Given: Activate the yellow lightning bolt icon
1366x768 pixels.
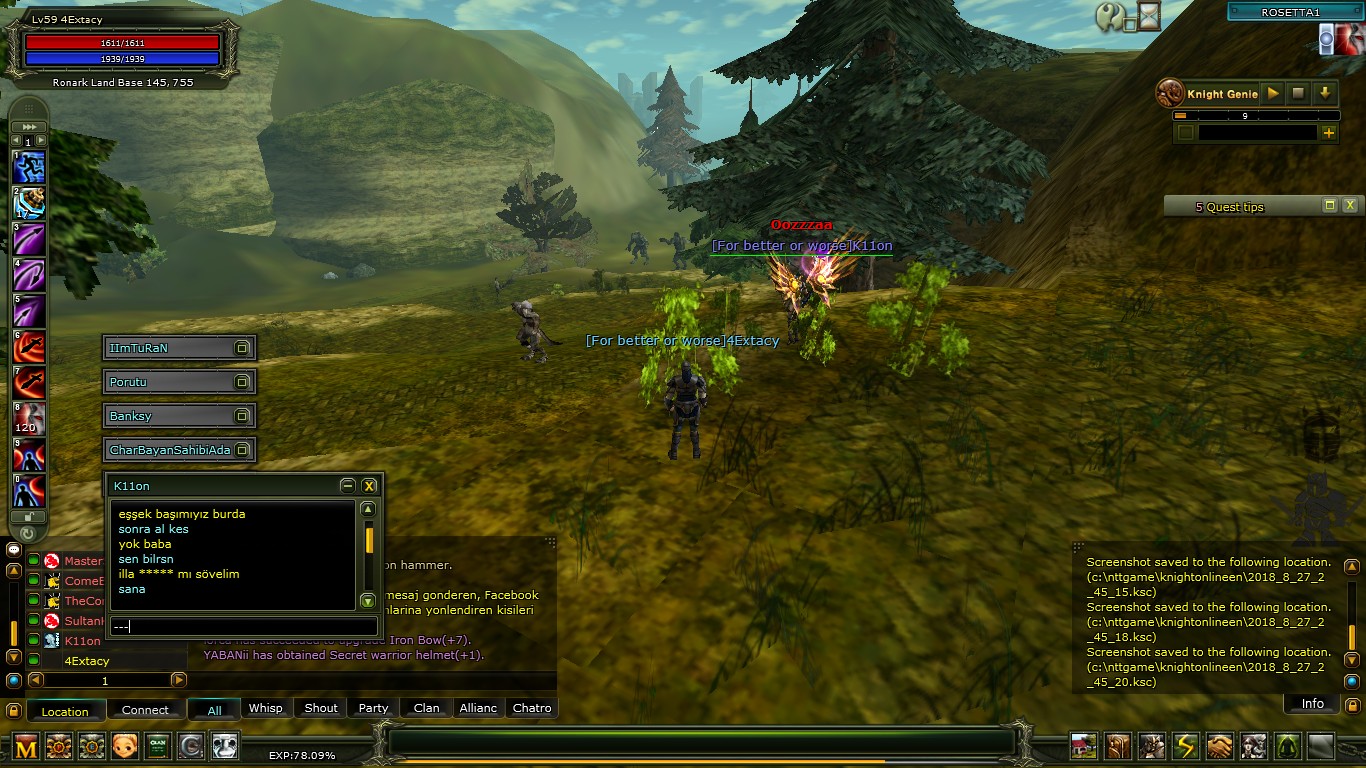Looking at the screenshot, I should pyautogui.click(x=1185, y=746).
